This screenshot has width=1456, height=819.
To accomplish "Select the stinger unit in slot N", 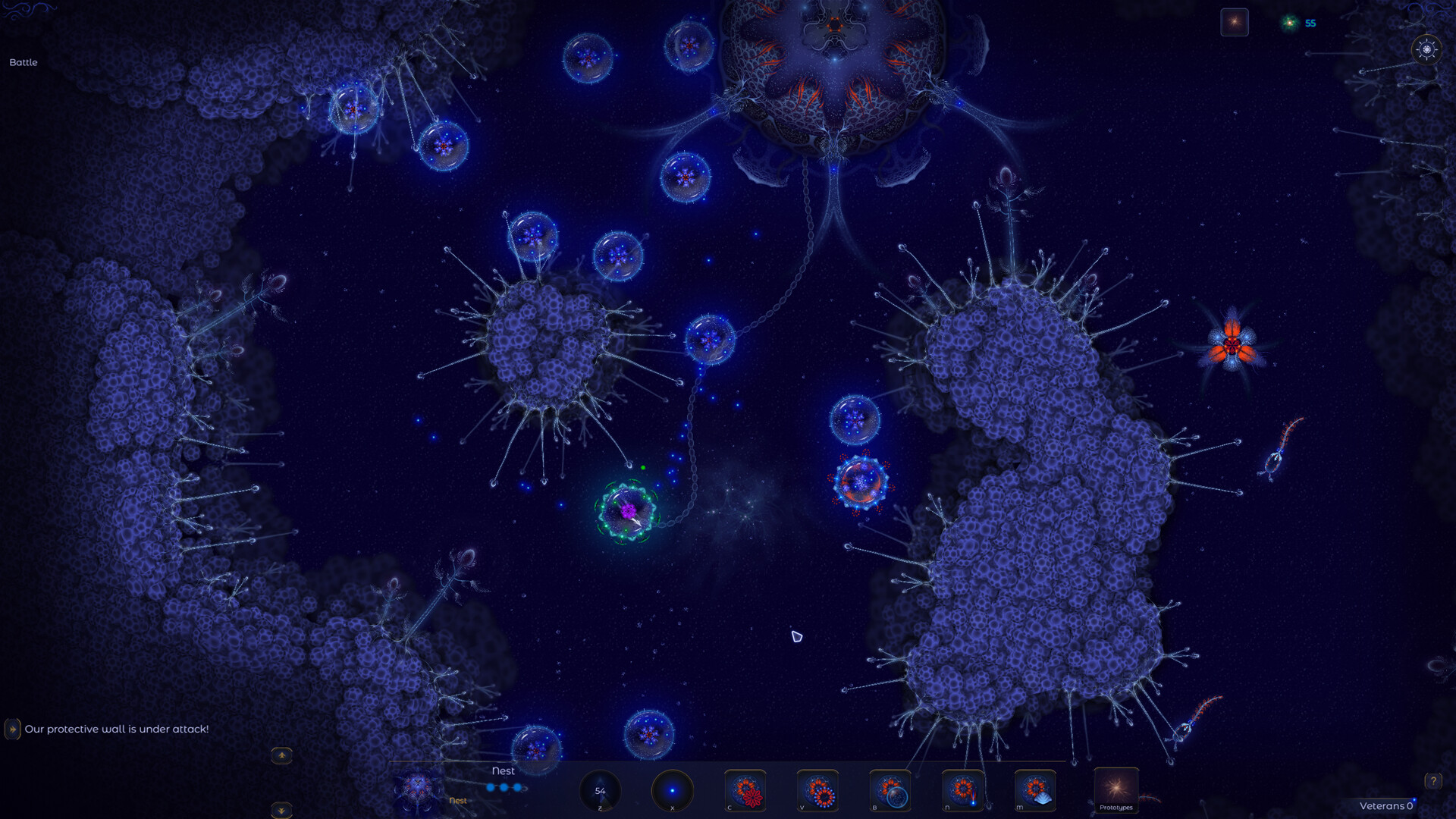I will [963, 790].
